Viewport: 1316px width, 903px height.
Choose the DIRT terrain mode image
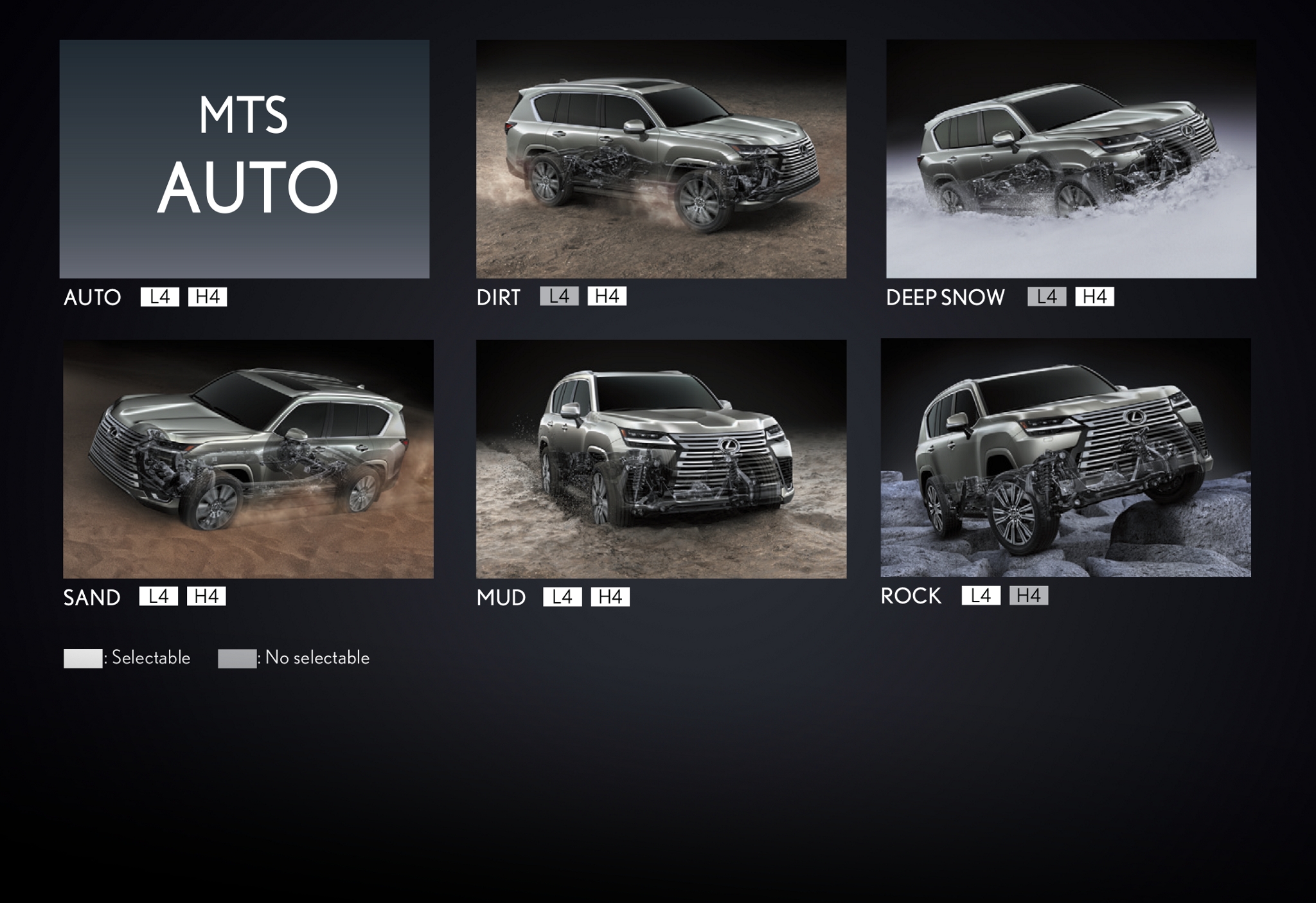click(x=661, y=159)
